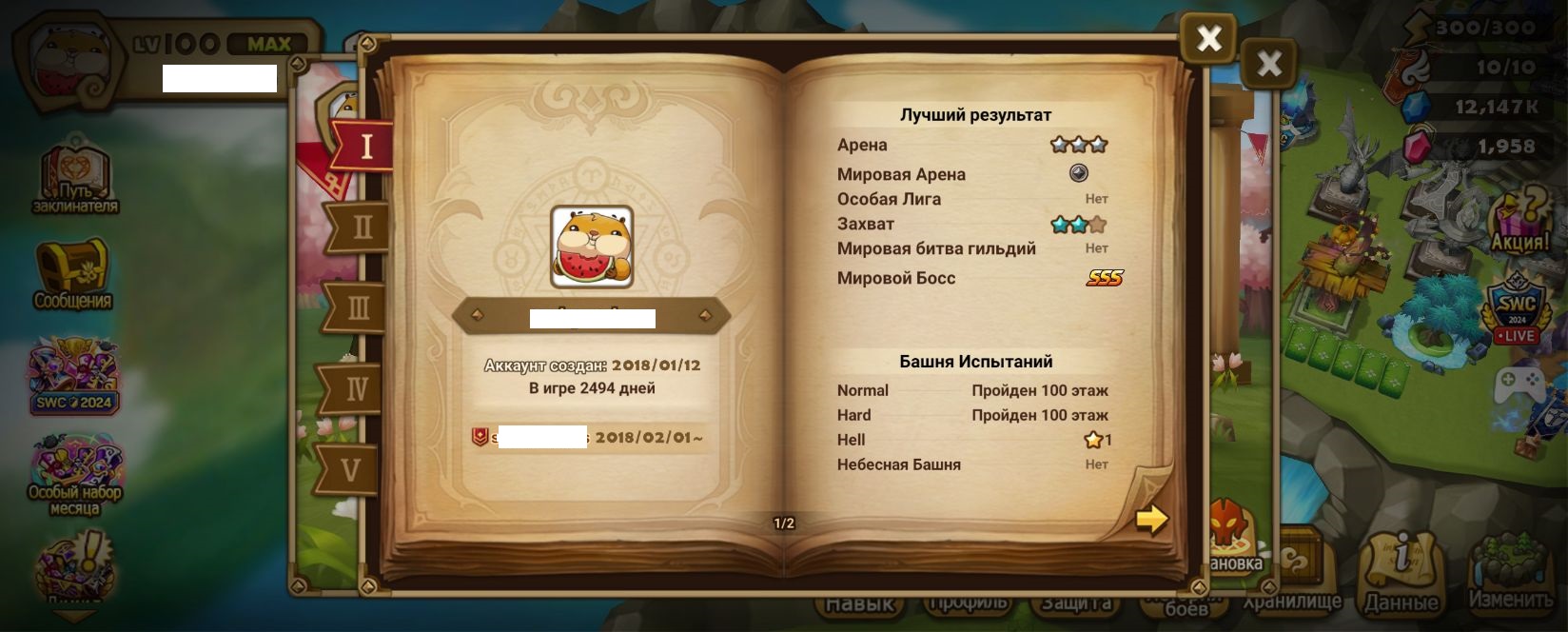Open the Особый набор месяца offer
The image size is (1568, 632).
(x=74, y=473)
